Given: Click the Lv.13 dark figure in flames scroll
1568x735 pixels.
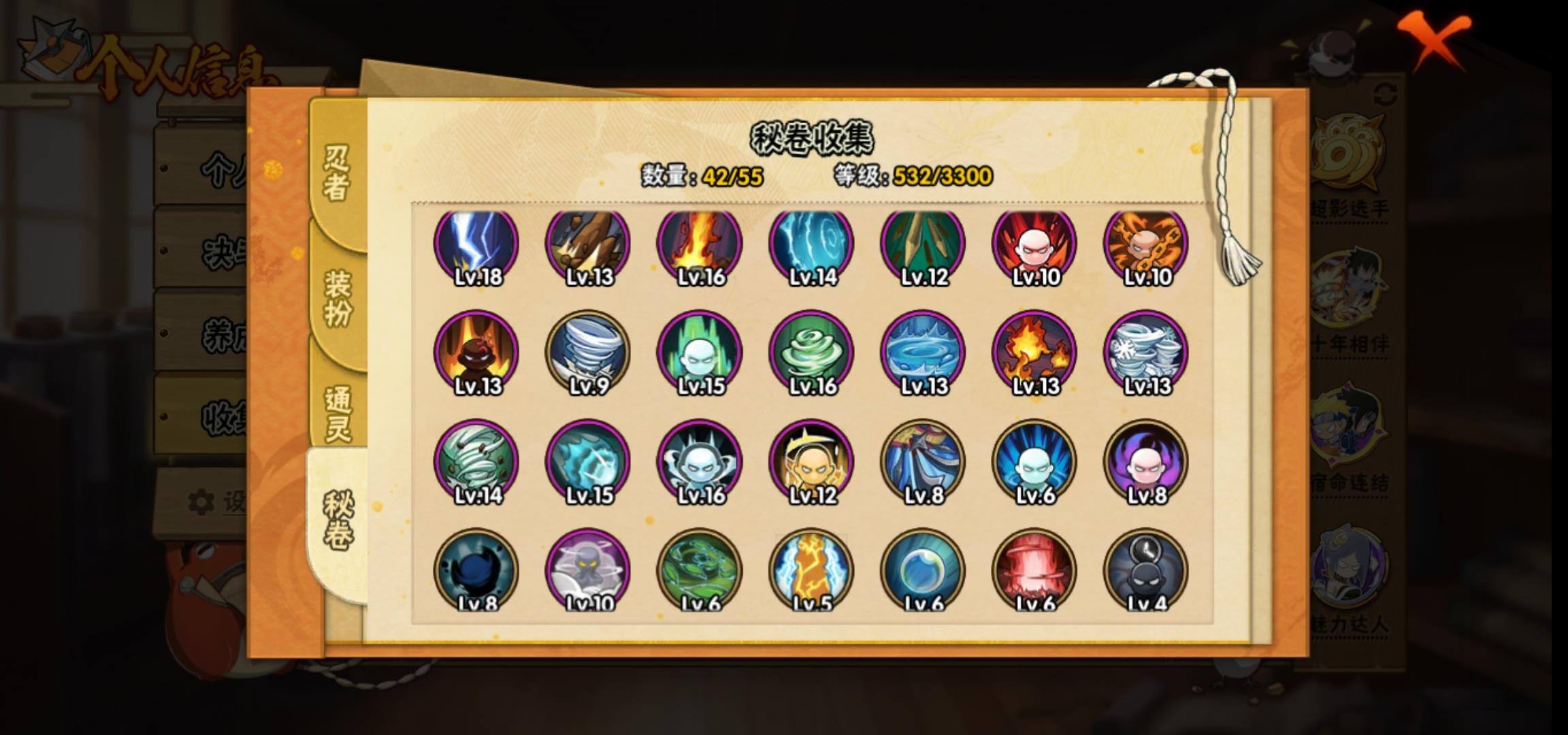Looking at the screenshot, I should coord(476,353).
